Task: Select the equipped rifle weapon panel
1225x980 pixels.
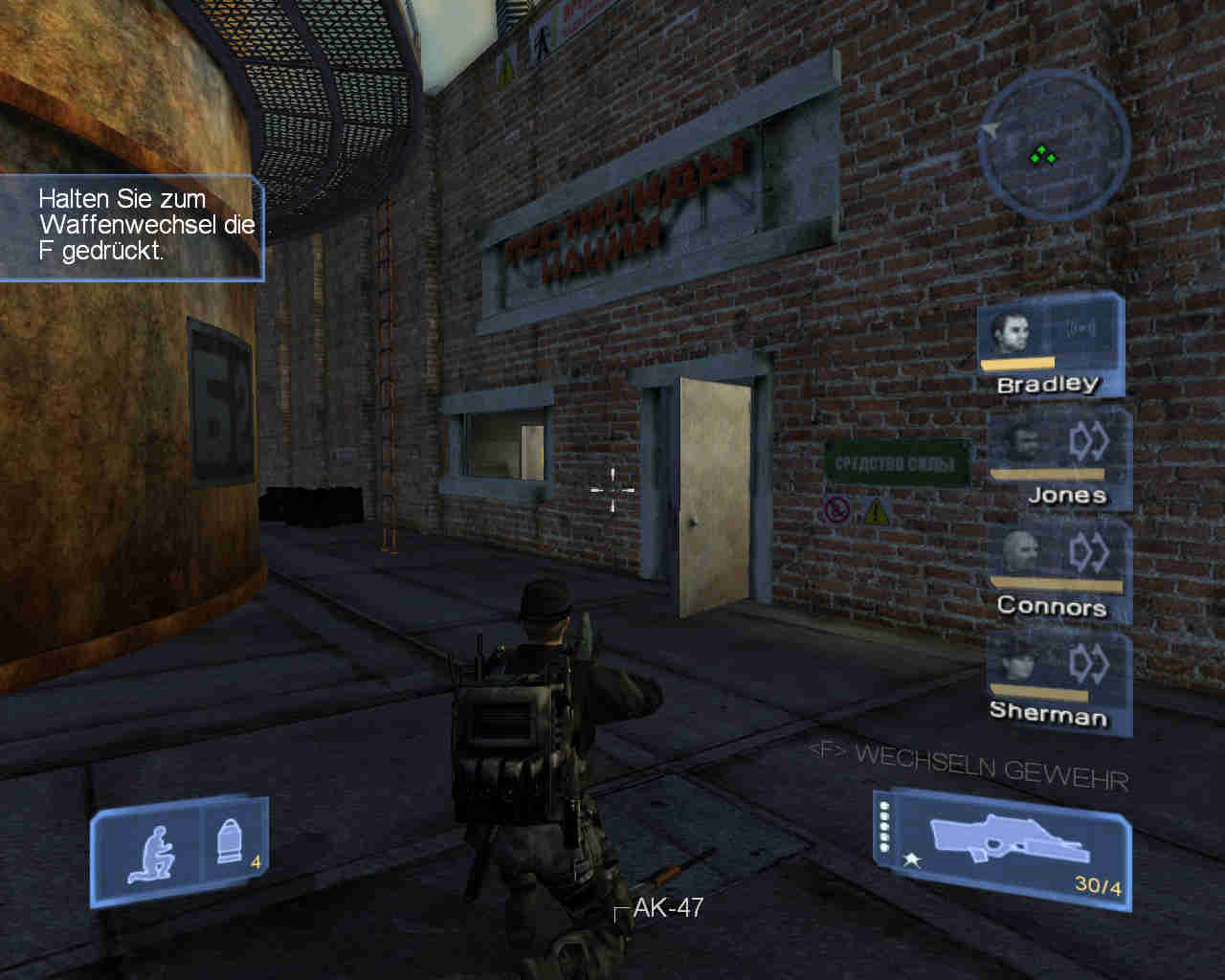Action: point(1002,849)
